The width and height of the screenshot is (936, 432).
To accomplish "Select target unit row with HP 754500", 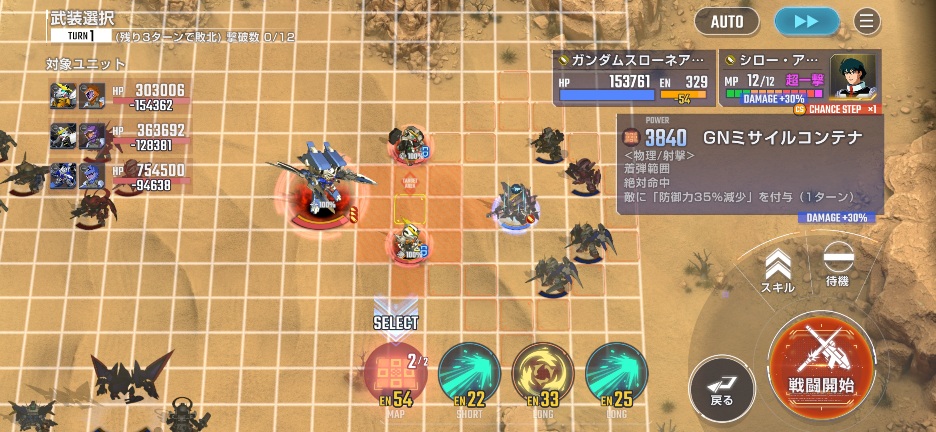I will [x=118, y=176].
